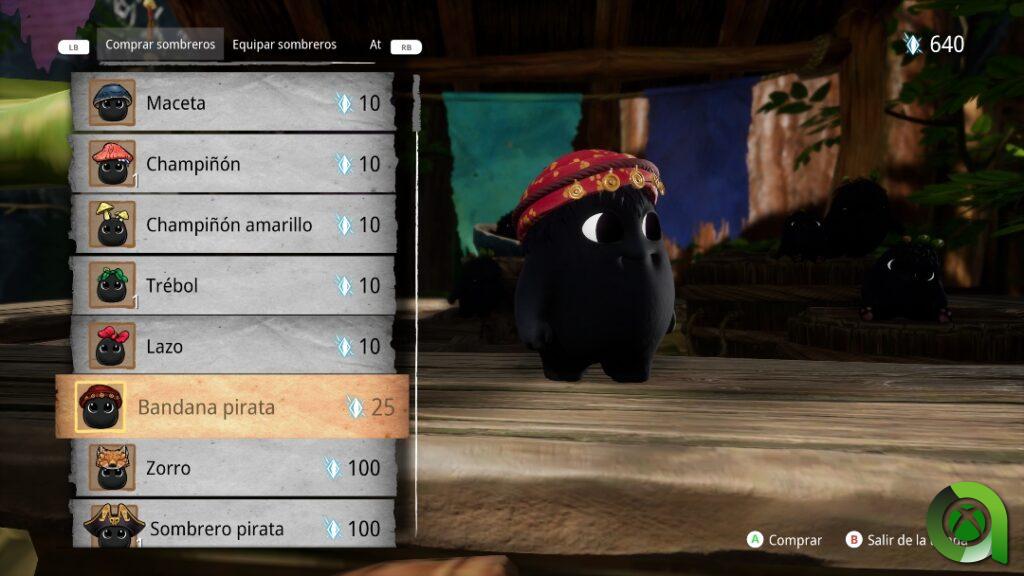The image size is (1024, 576).
Task: Select the Zorro hat for 100
Action: point(233,468)
